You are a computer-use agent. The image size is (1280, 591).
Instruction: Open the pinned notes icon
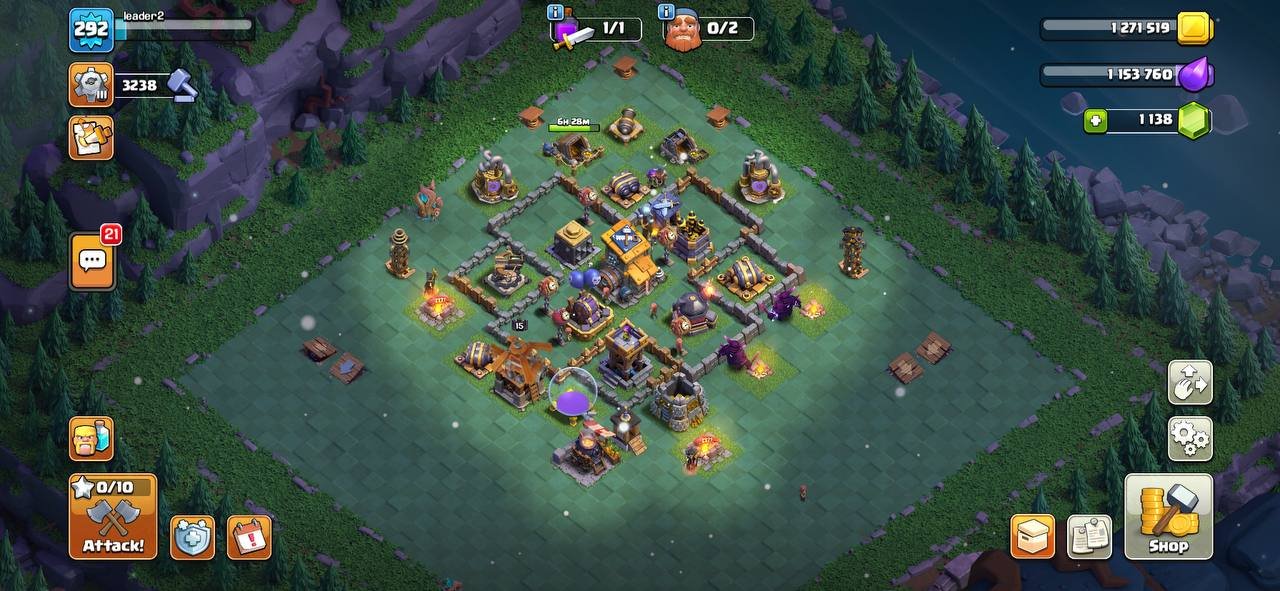pos(1089,537)
